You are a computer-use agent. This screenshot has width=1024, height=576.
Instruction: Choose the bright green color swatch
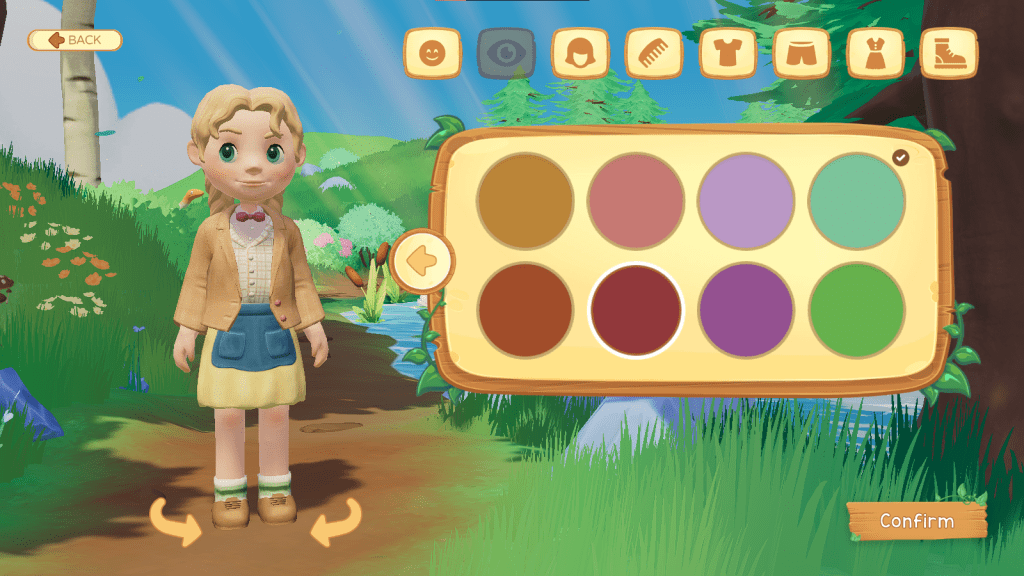pyautogui.click(x=857, y=310)
